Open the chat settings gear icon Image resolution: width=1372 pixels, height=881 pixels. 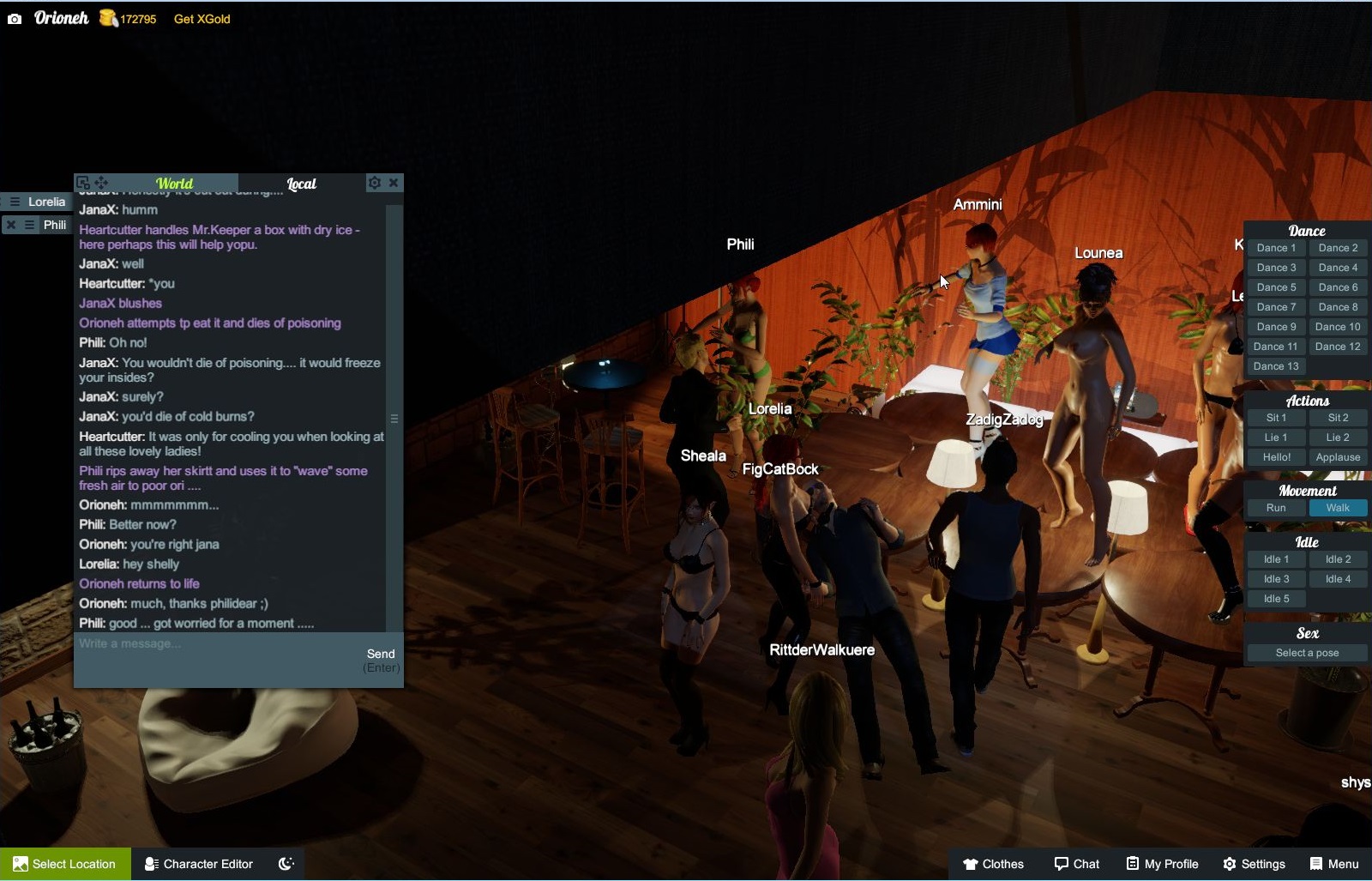tap(375, 183)
